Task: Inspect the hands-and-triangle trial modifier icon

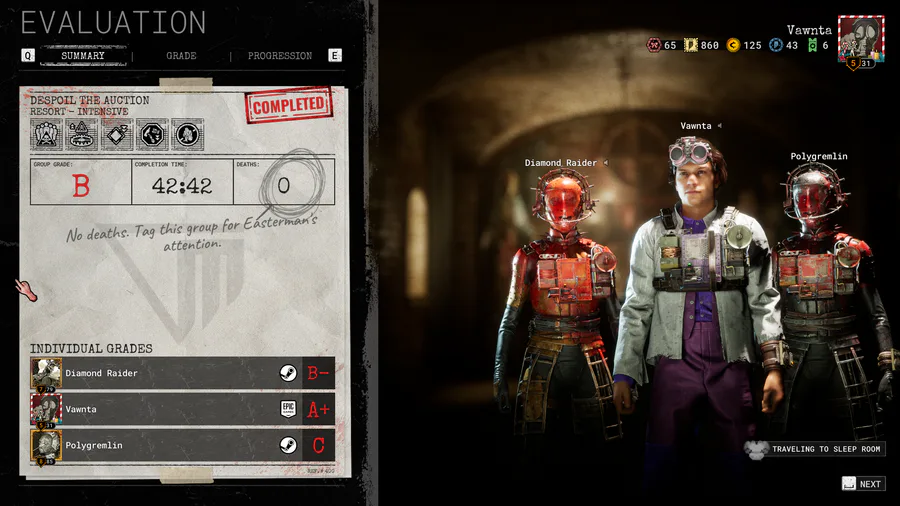Action: coord(47,134)
